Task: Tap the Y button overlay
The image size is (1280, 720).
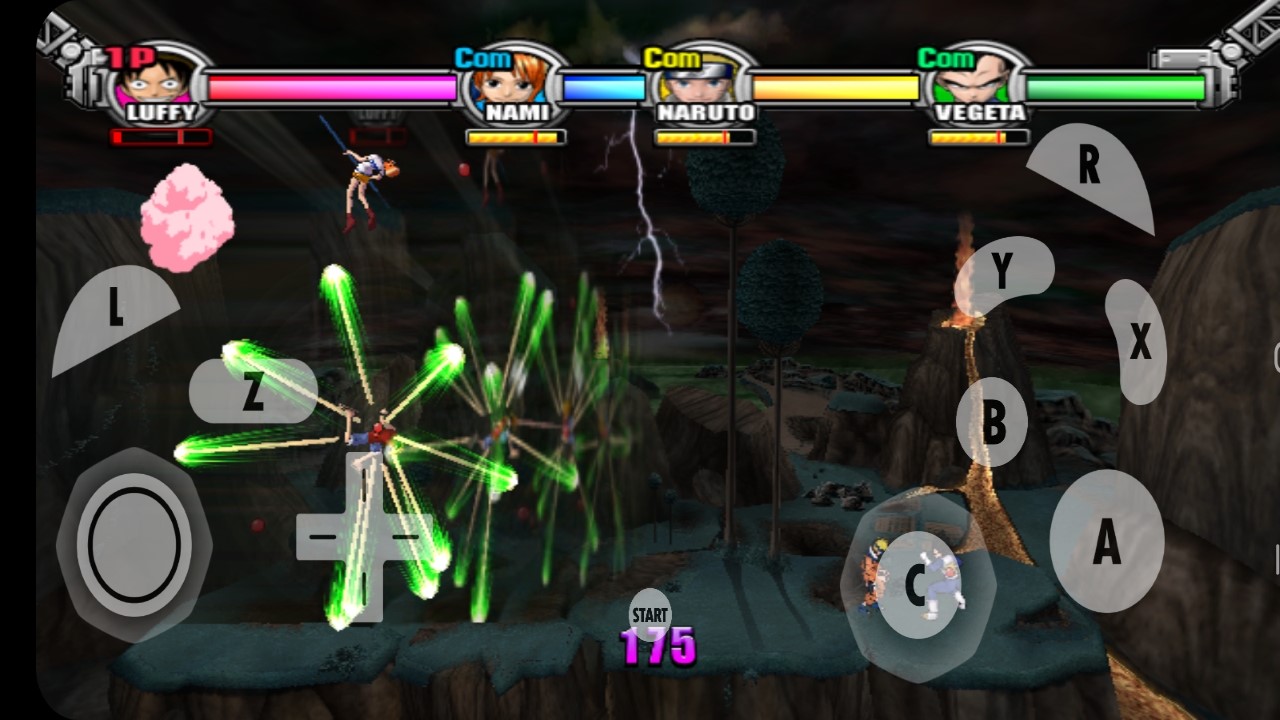Action: (1002, 272)
